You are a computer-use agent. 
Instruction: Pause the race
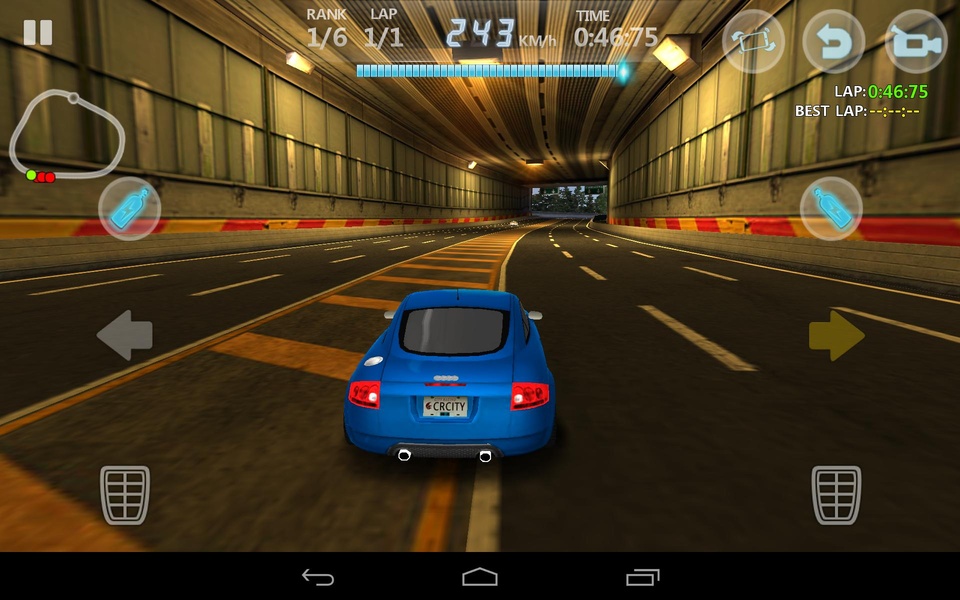point(38,32)
